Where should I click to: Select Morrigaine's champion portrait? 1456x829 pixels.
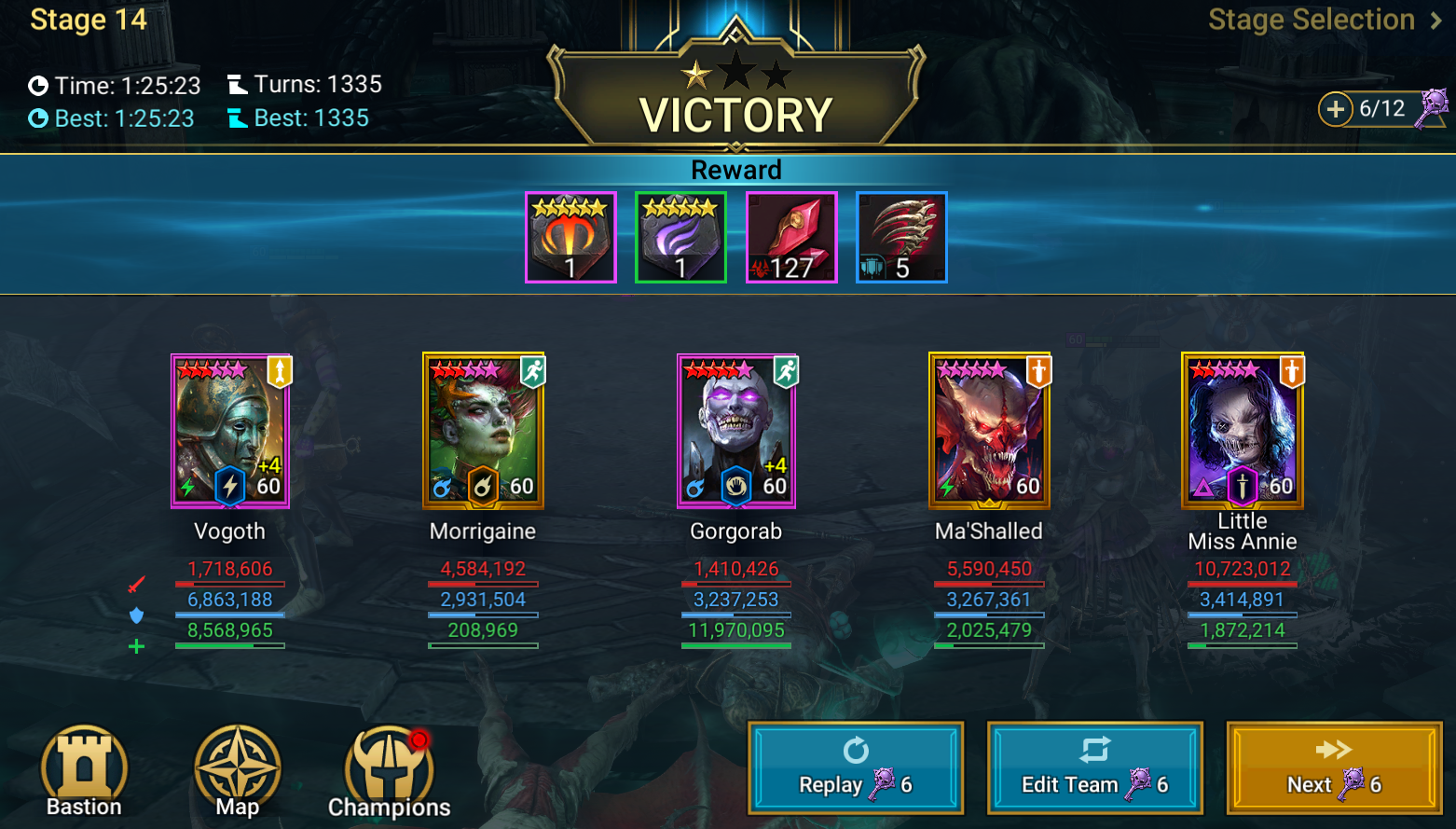483,431
